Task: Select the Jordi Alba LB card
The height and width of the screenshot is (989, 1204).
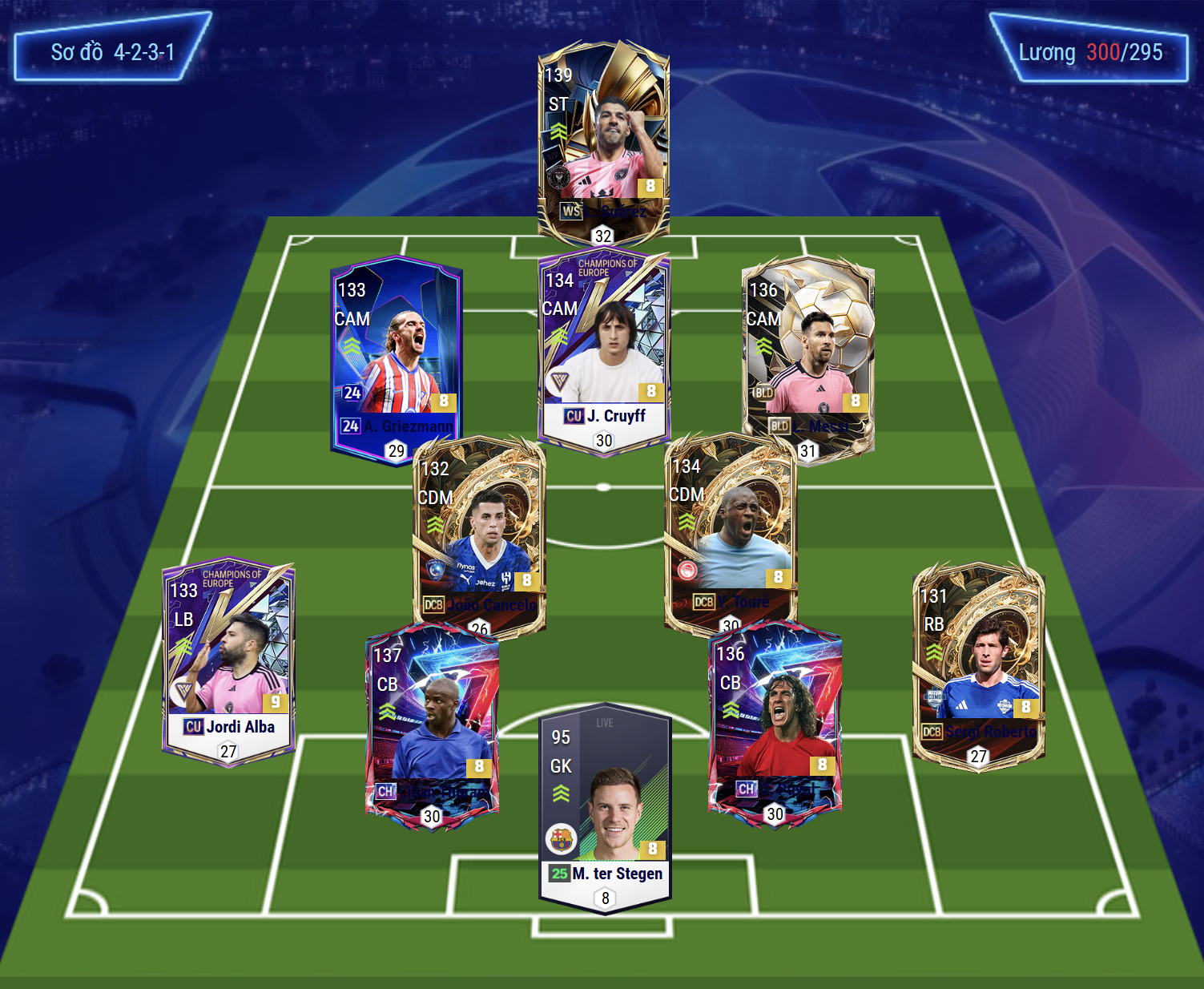Action: [x=228, y=661]
